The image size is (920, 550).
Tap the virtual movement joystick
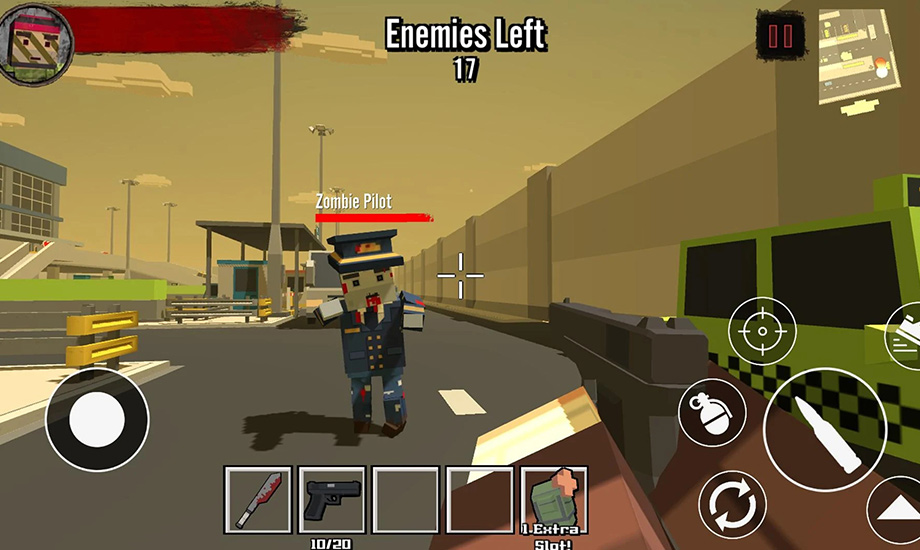pyautogui.click(x=97, y=420)
